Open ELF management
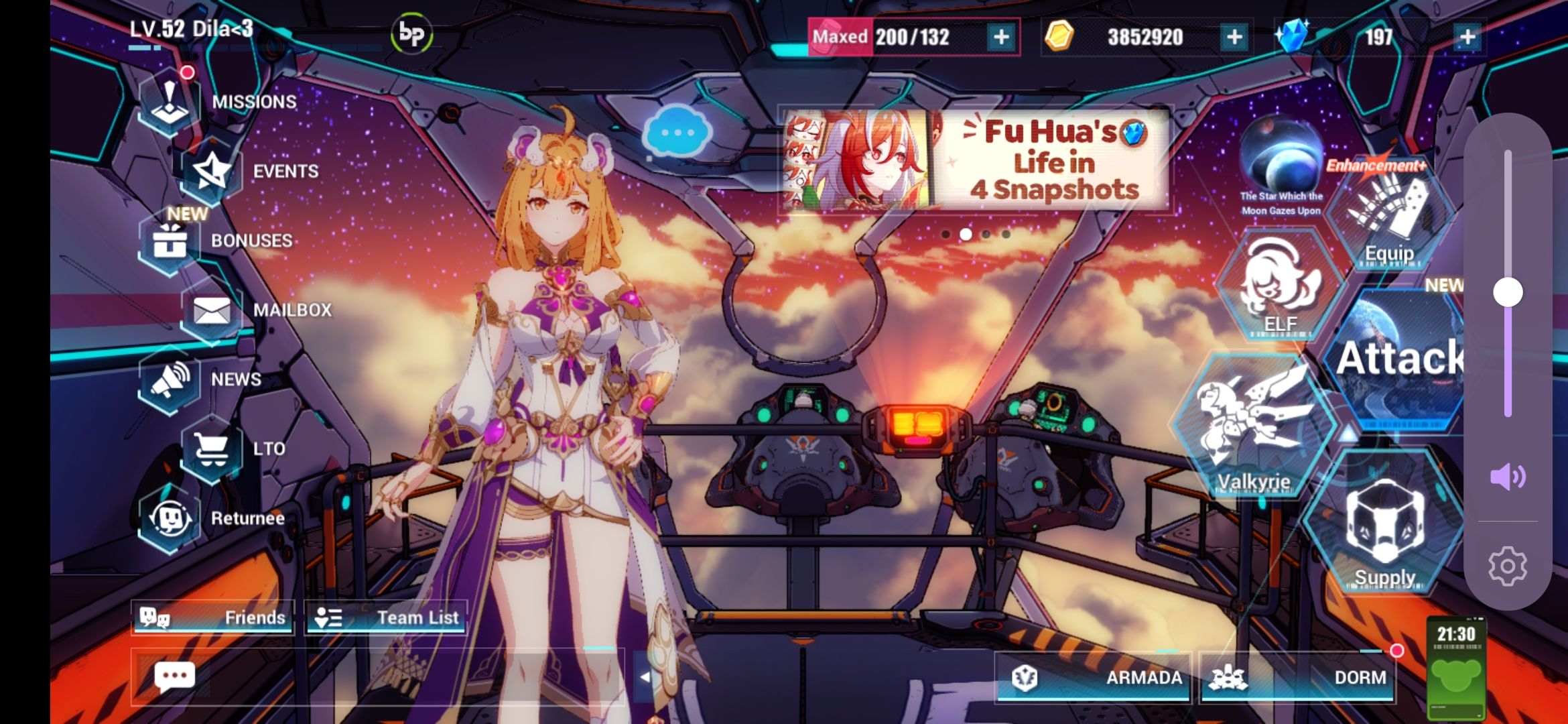Viewport: 1568px width, 724px height. (1277, 292)
